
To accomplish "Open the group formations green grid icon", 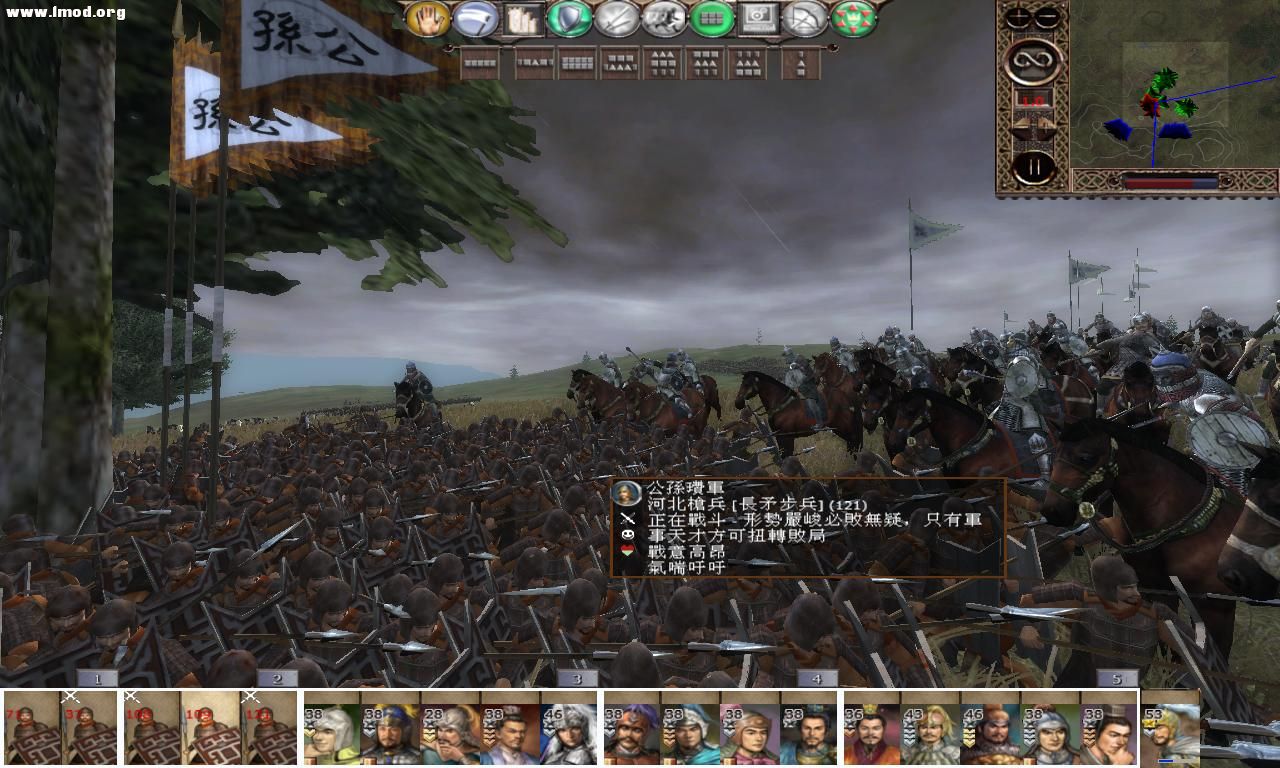I will [711, 20].
